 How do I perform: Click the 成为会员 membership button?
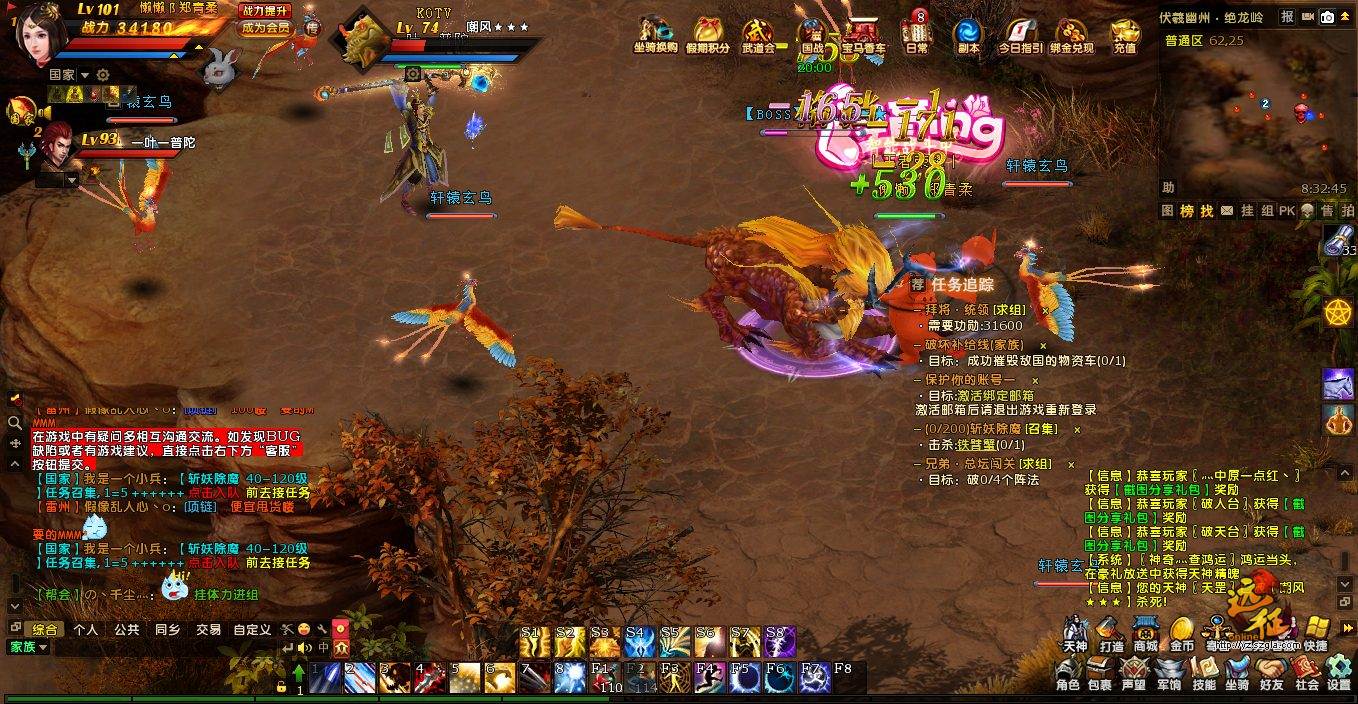point(265,28)
